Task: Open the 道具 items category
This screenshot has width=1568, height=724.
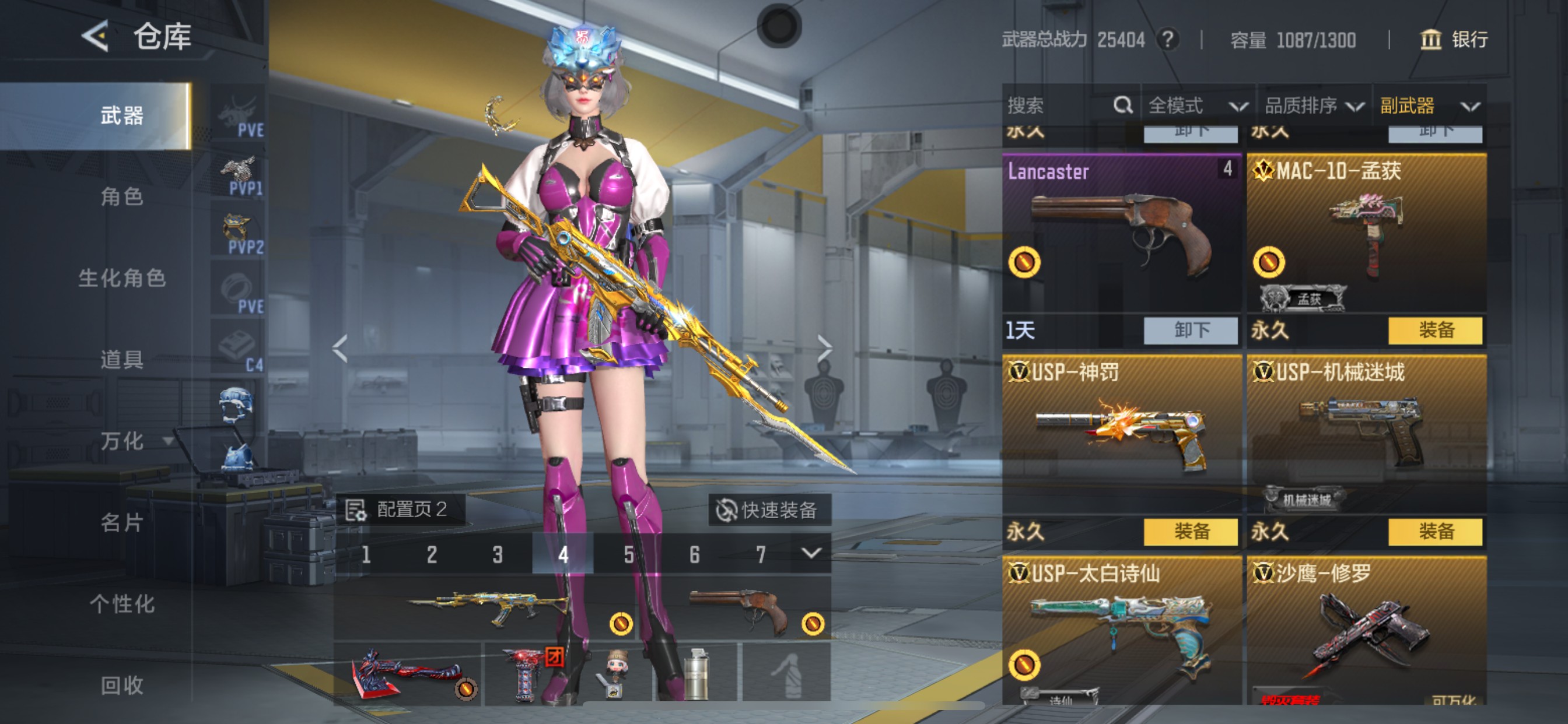Action: click(122, 360)
